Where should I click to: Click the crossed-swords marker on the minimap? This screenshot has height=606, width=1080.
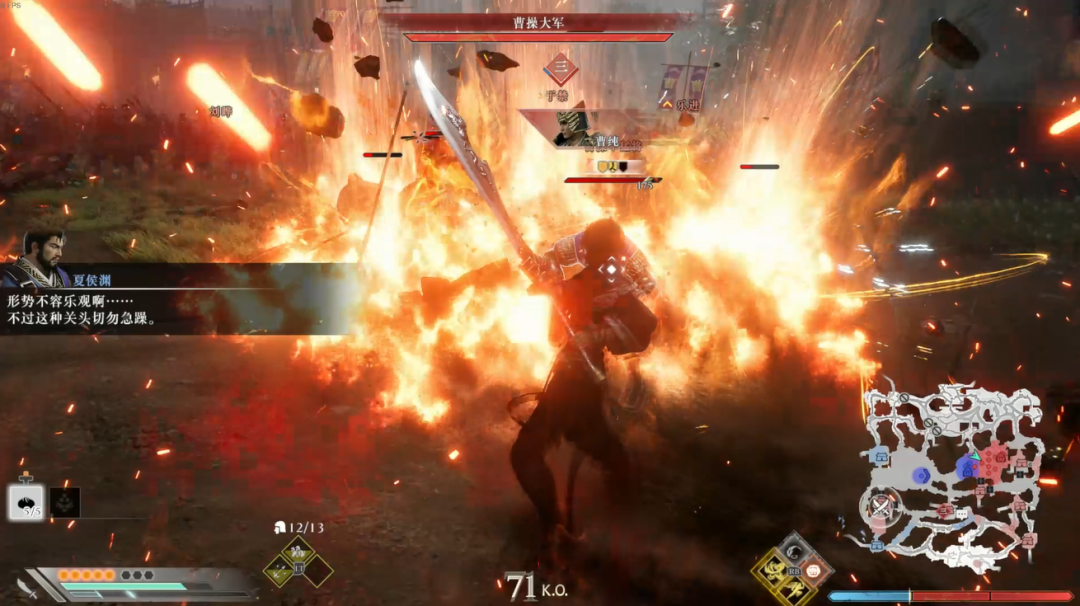(x=881, y=507)
